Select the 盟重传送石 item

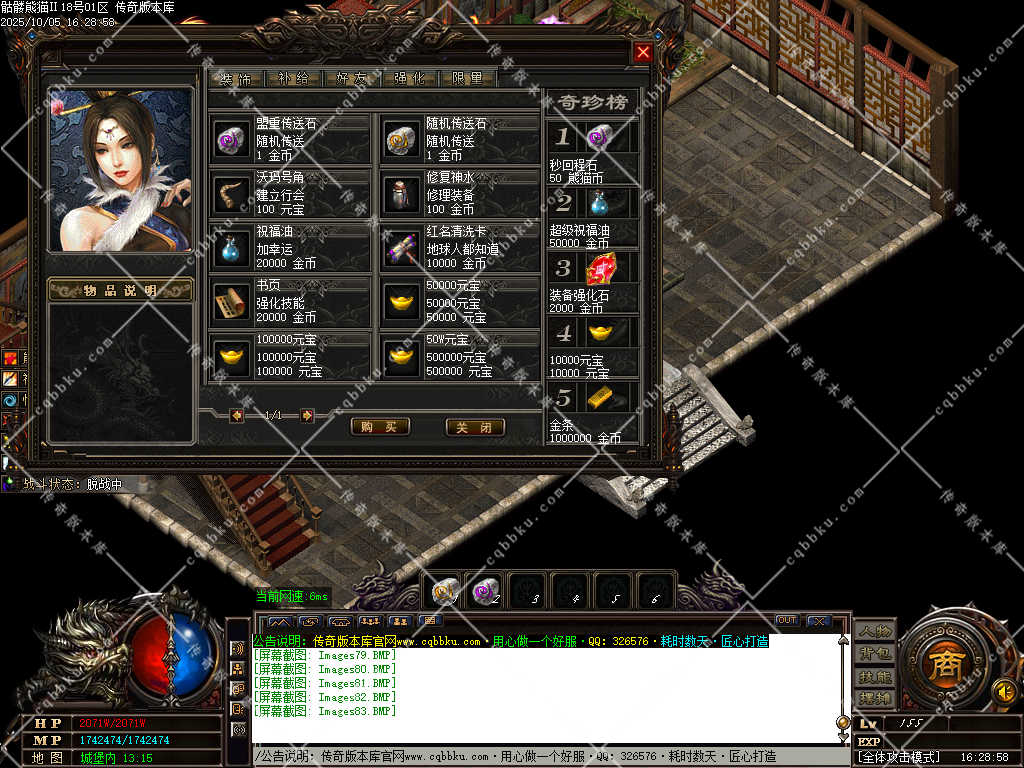[x=231, y=139]
